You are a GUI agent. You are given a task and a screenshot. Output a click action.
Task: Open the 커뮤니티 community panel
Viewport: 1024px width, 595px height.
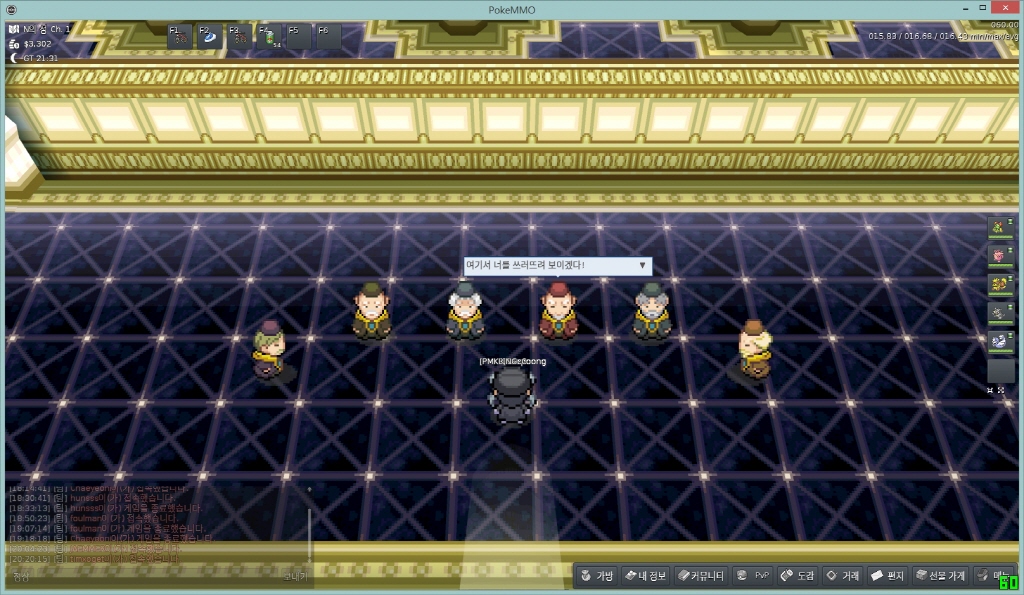coord(700,576)
